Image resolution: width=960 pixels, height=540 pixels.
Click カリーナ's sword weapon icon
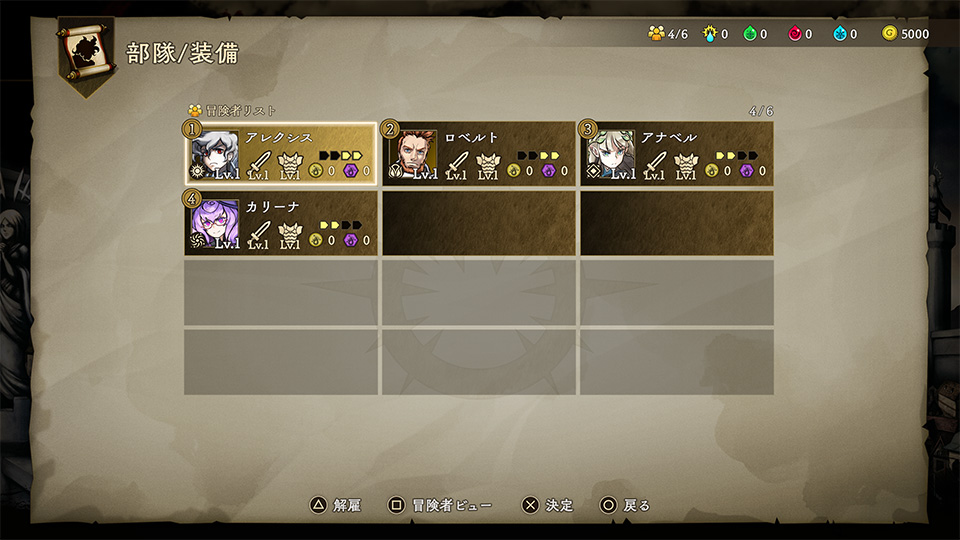point(259,233)
